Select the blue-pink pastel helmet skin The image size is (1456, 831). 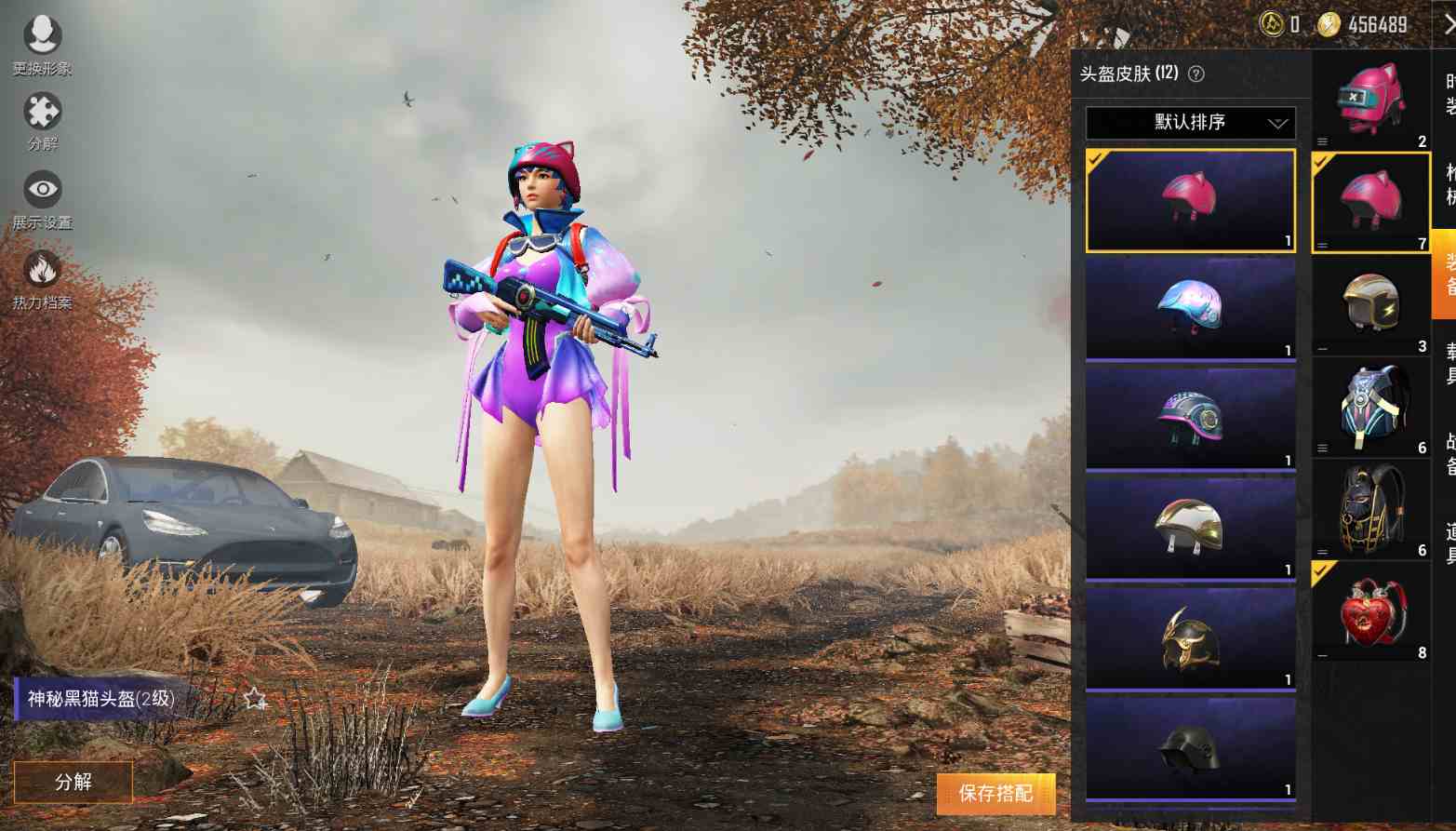tap(1190, 308)
